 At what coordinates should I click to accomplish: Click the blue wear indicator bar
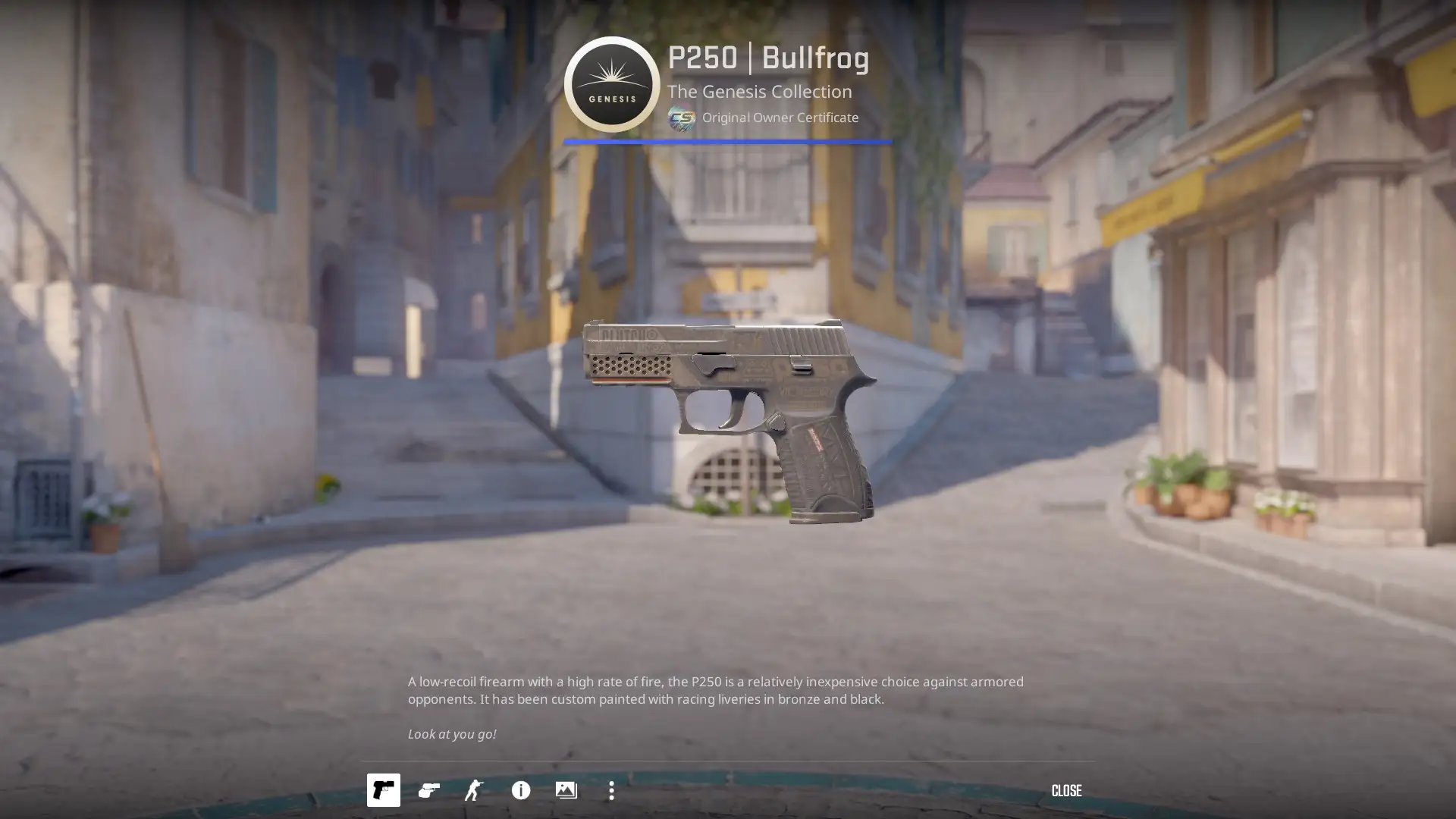coord(726,141)
